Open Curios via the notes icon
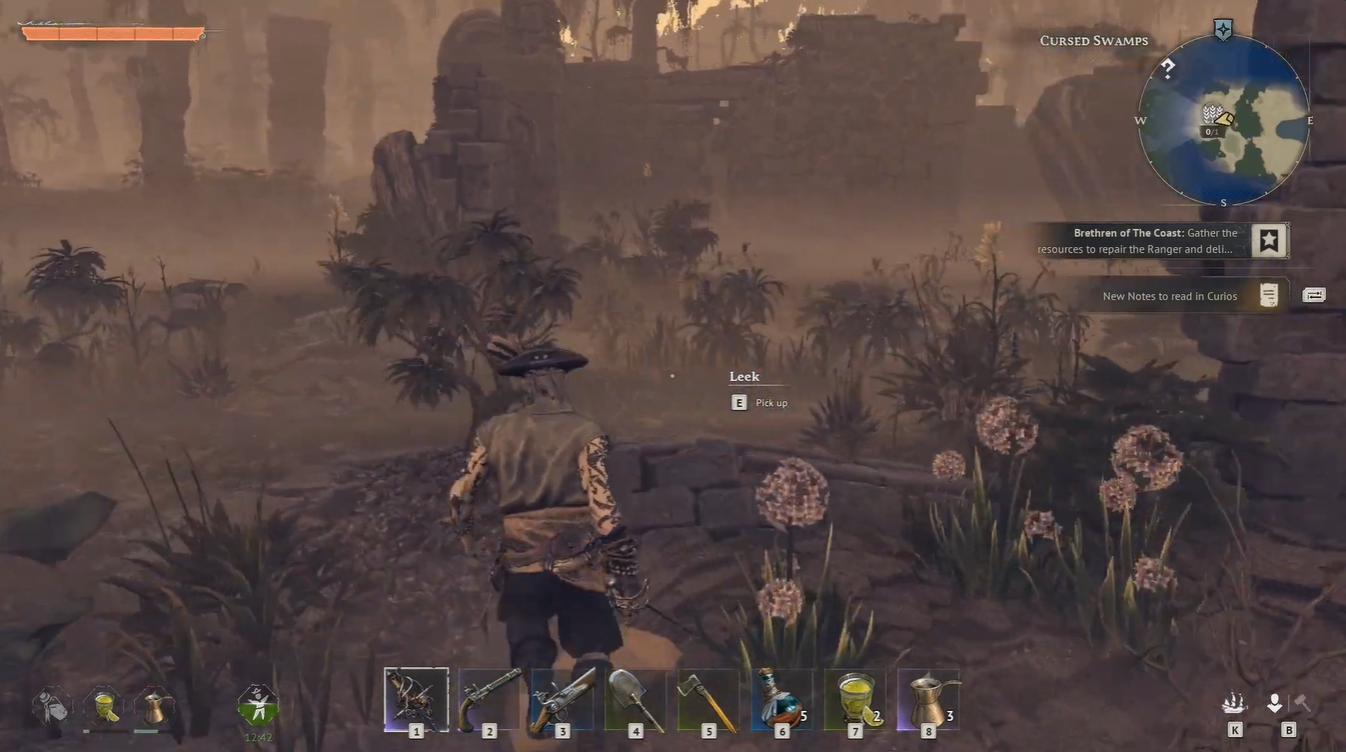 pyautogui.click(x=1268, y=294)
